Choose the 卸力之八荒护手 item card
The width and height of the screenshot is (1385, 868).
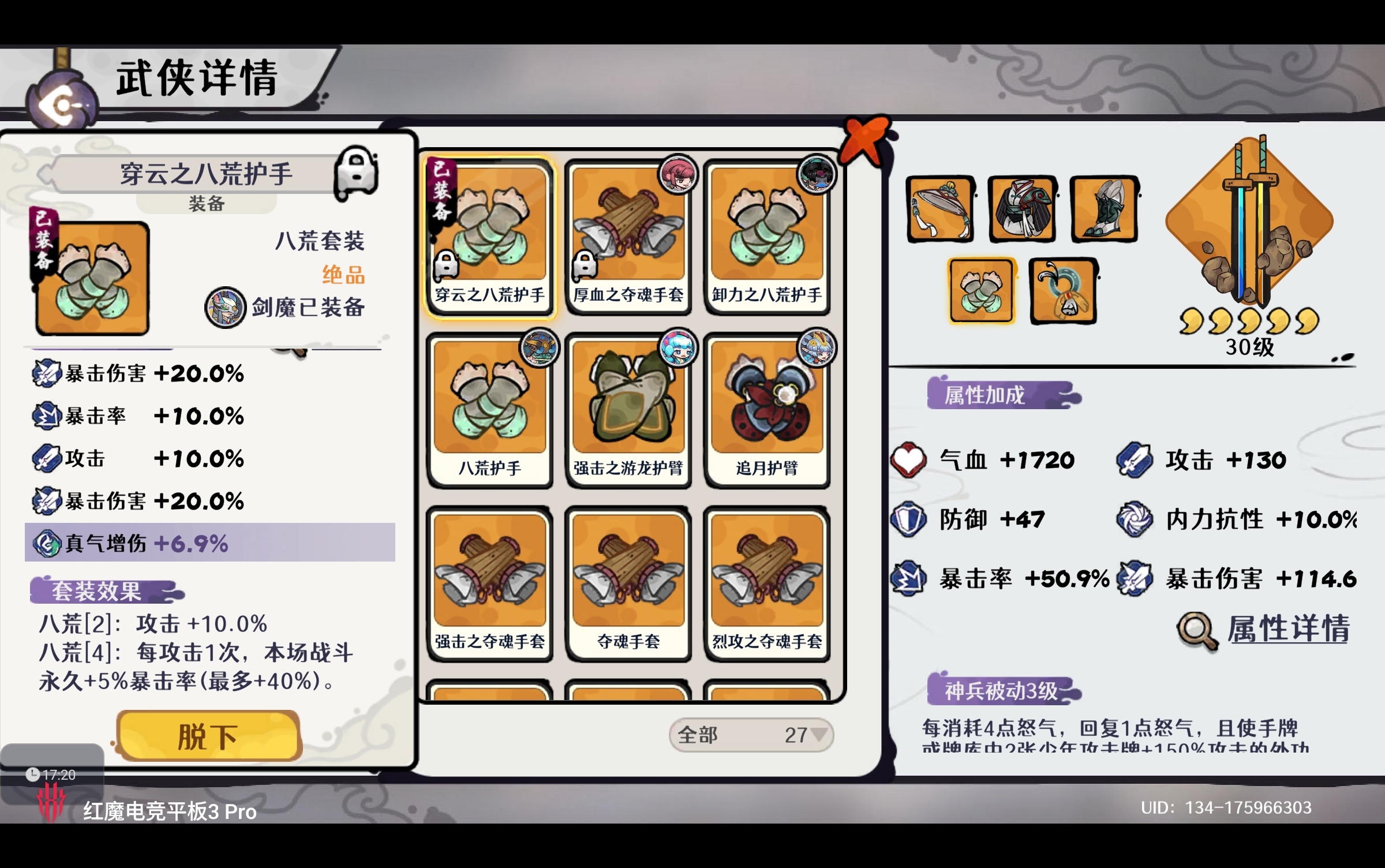pos(766,237)
